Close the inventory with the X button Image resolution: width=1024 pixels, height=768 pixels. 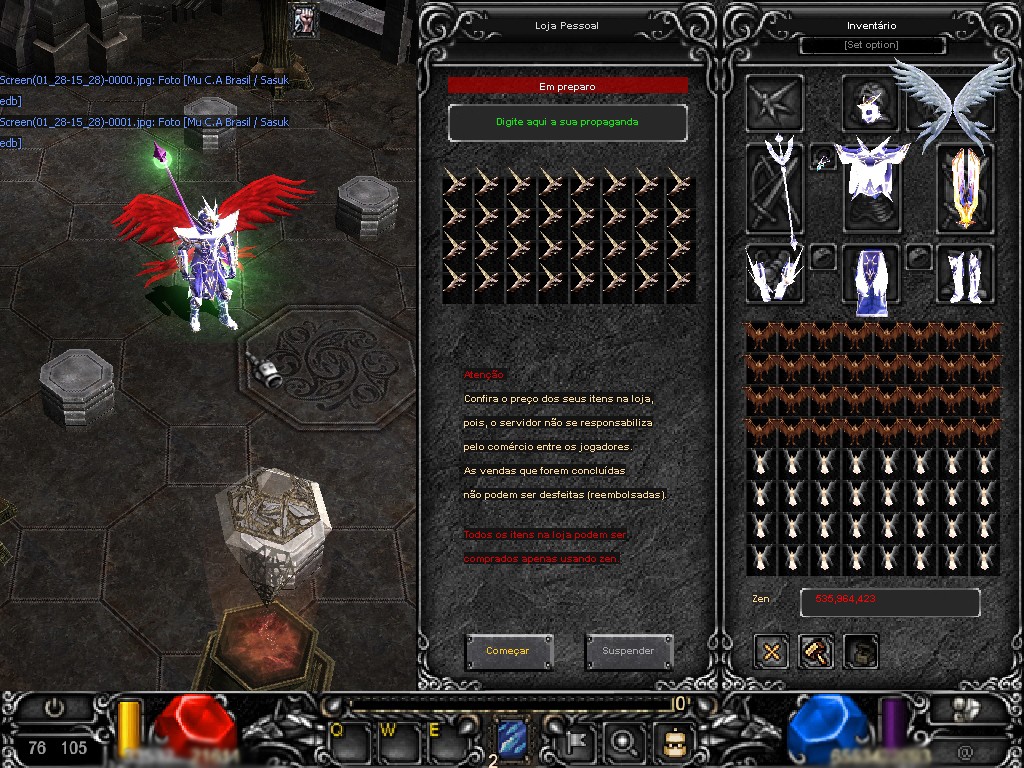coord(771,652)
